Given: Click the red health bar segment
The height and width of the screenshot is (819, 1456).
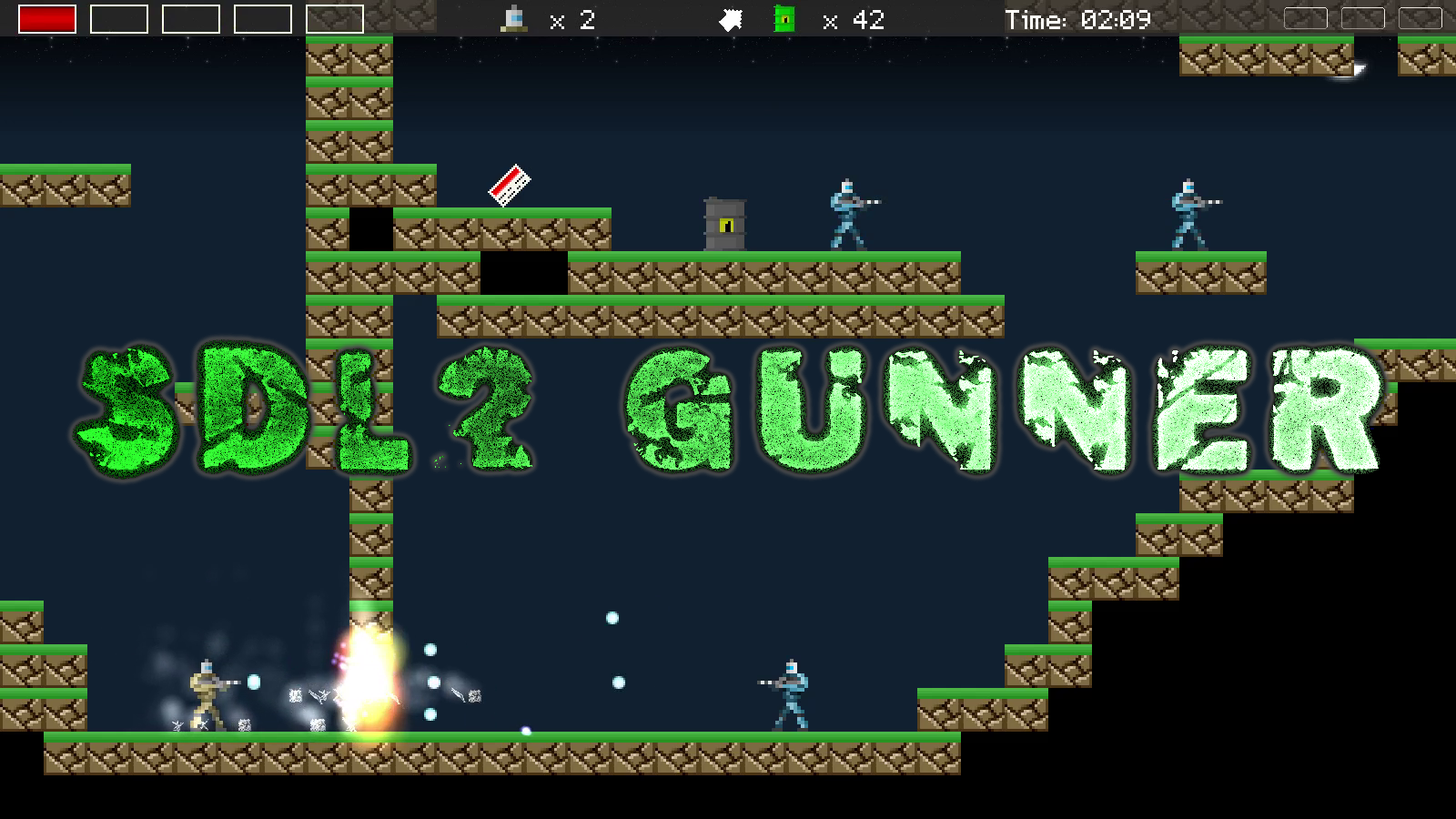Looking at the screenshot, I should click(x=49, y=16).
